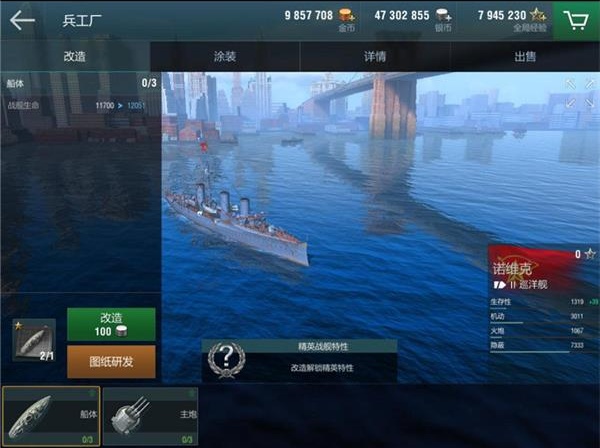Start 图纸研发 with the orange button
This screenshot has width=600, height=448.
pyautogui.click(x=111, y=361)
